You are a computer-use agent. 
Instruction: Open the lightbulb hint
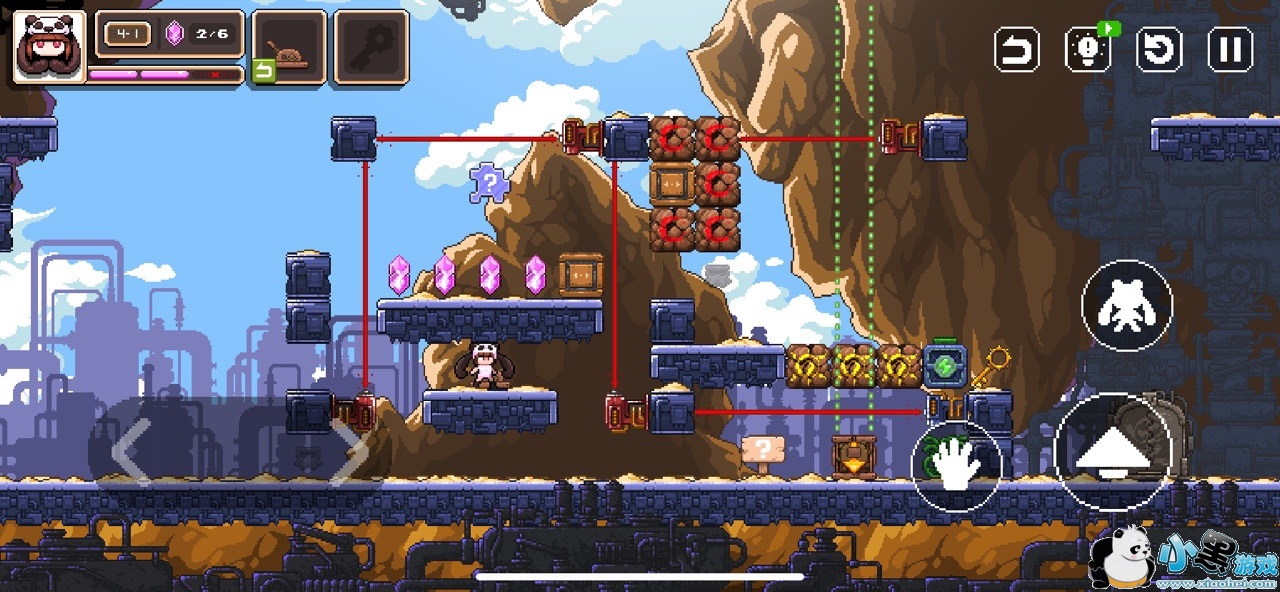click(x=1088, y=49)
